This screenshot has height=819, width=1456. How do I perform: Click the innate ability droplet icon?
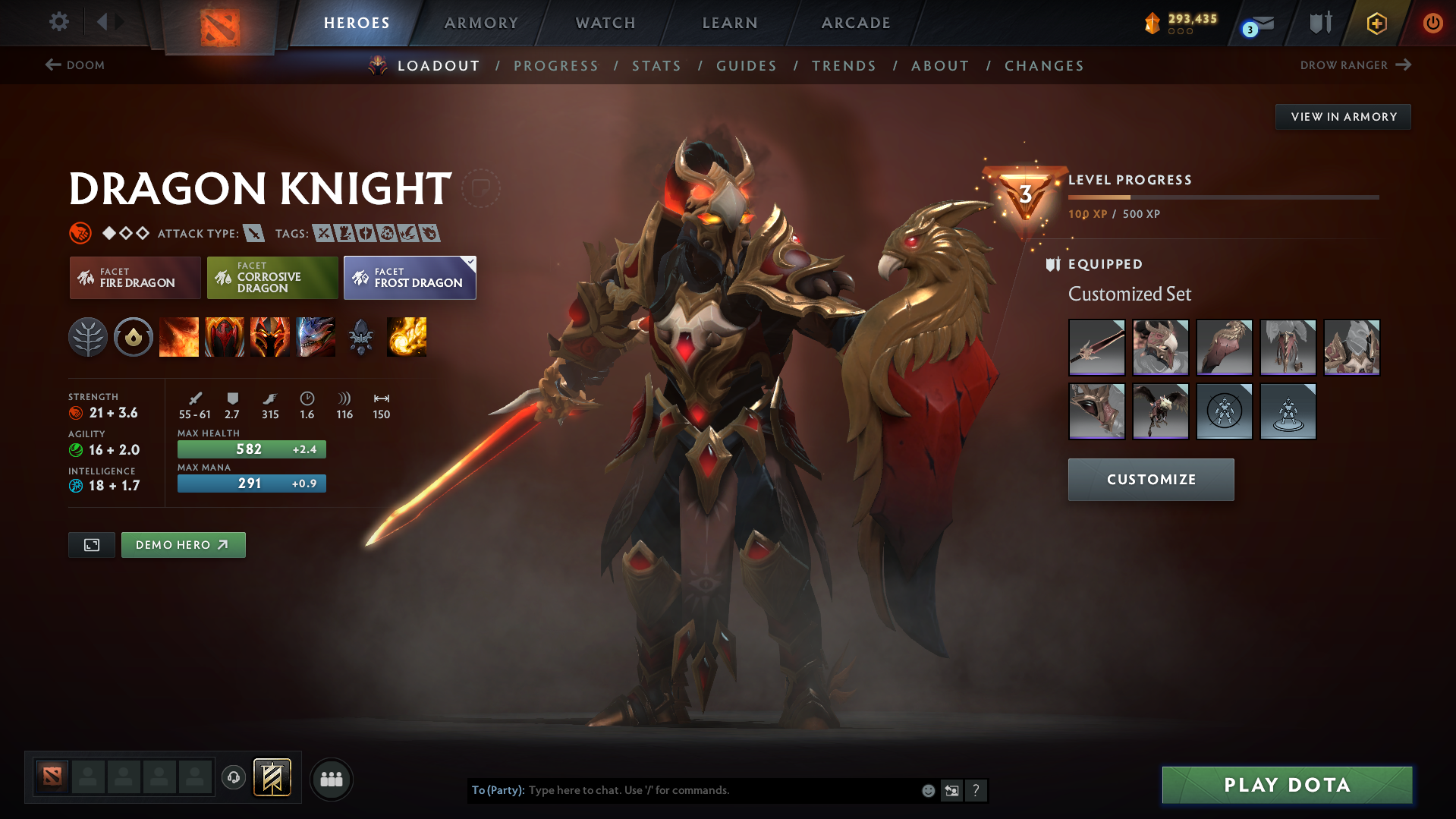(134, 337)
